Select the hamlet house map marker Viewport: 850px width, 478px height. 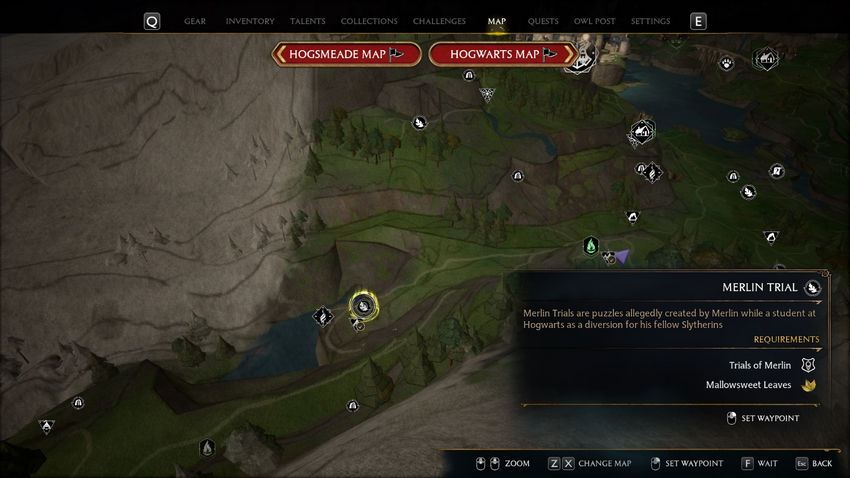point(642,131)
